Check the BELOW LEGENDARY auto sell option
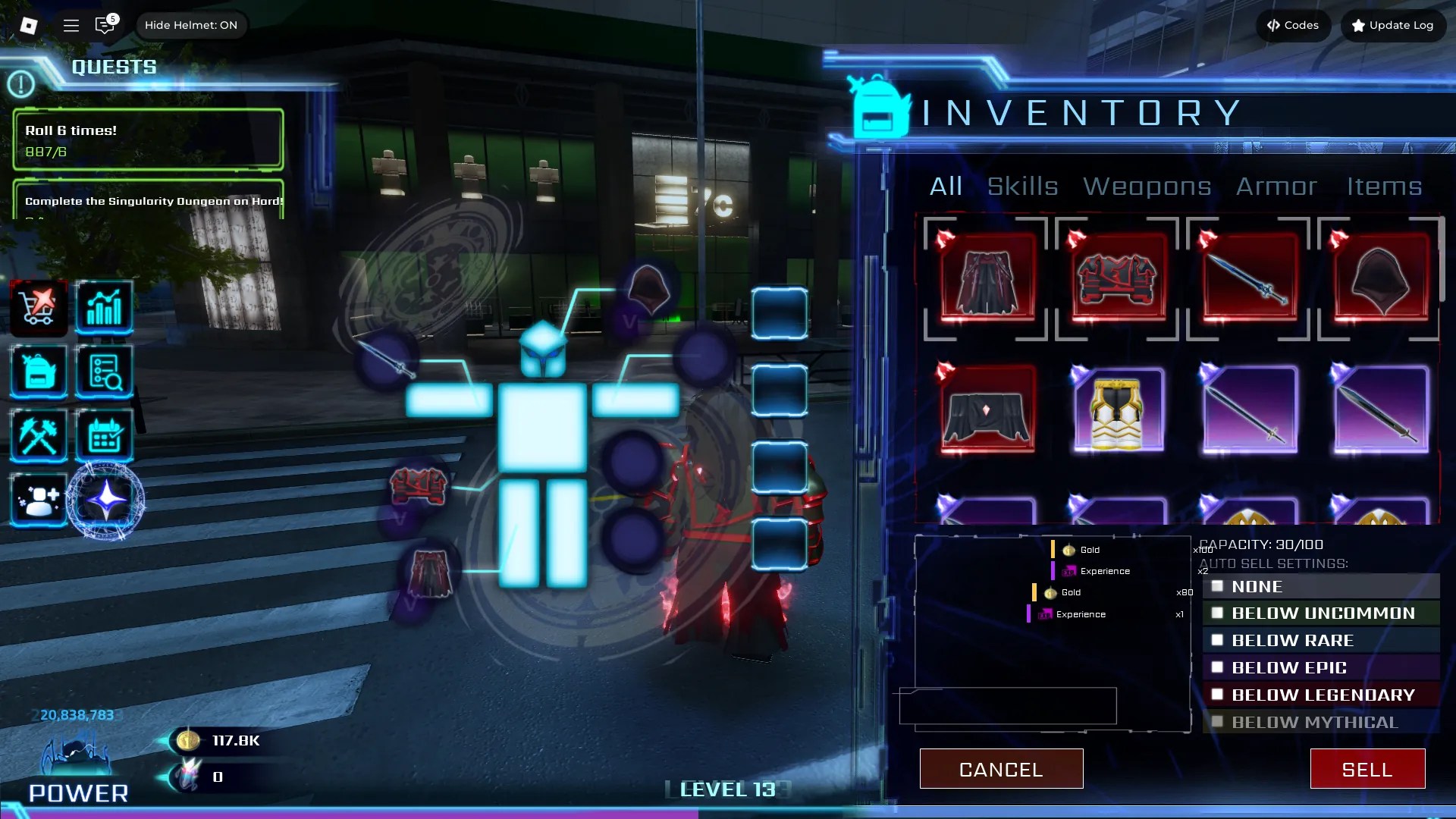 click(1218, 694)
